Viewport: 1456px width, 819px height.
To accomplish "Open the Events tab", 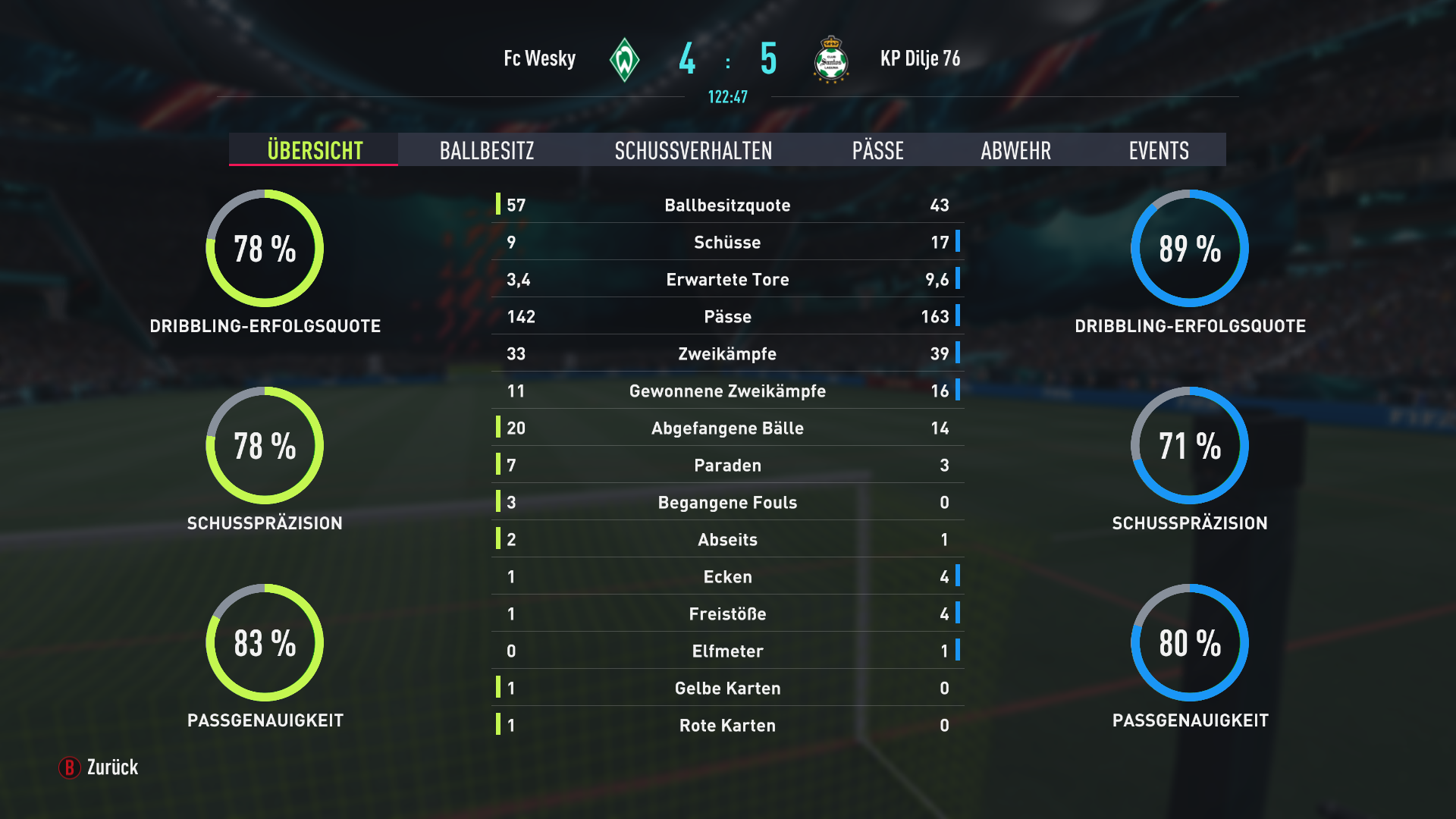I will [1159, 150].
